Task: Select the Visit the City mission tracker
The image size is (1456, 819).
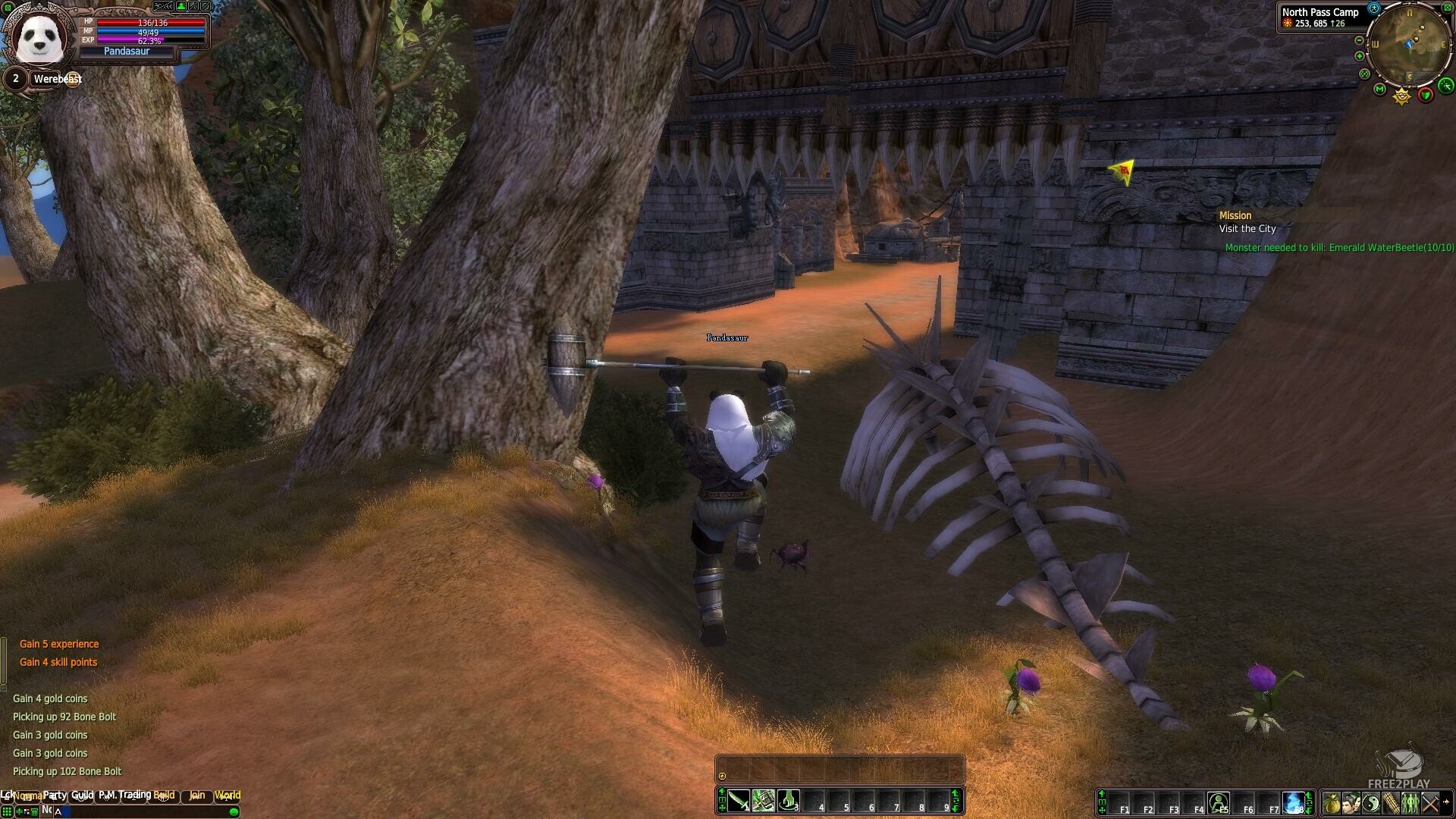Action: pyautogui.click(x=1247, y=228)
